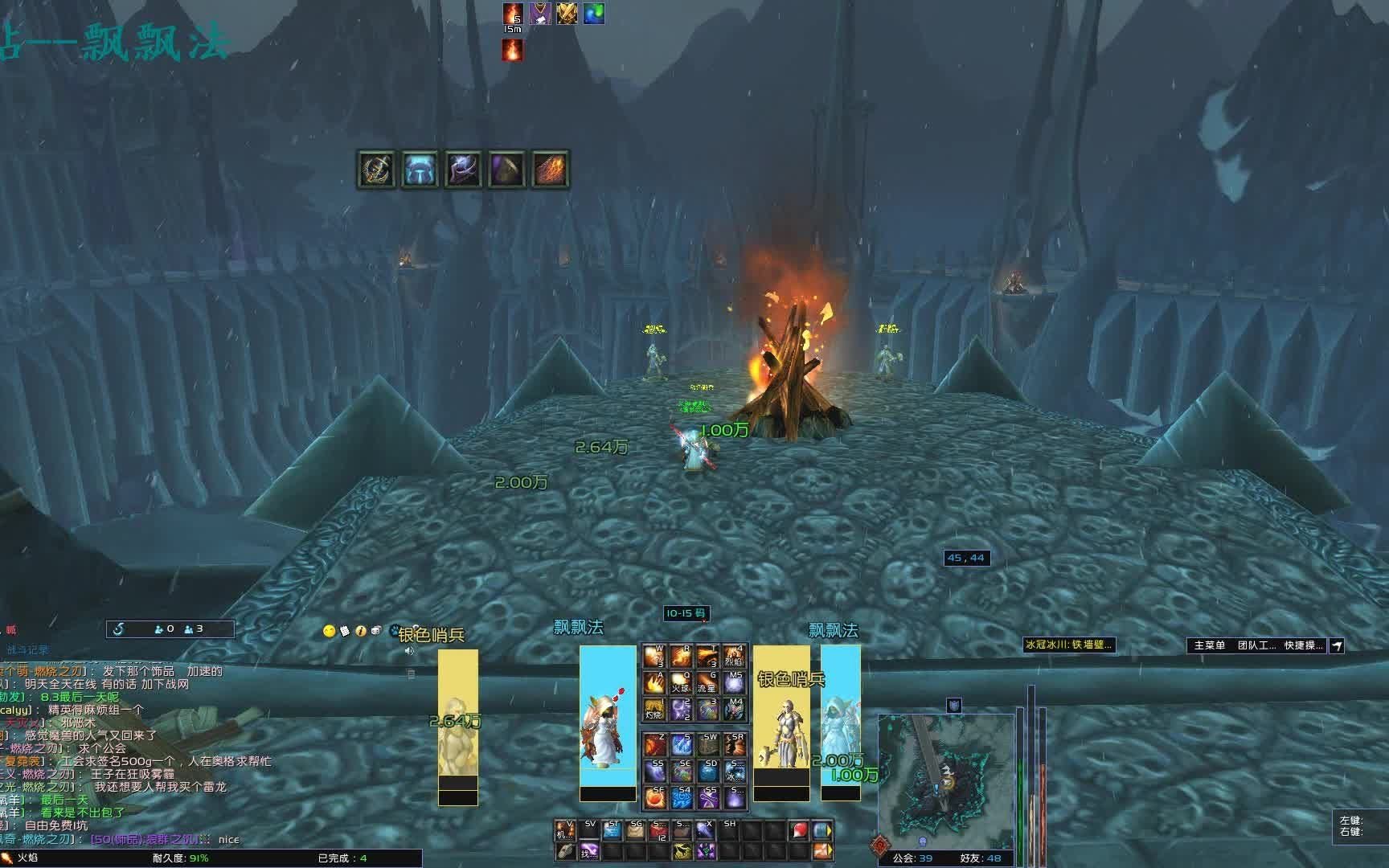1389x868 pixels.
Task: Use the fiery orb ability labeled SF
Action: click(x=654, y=797)
